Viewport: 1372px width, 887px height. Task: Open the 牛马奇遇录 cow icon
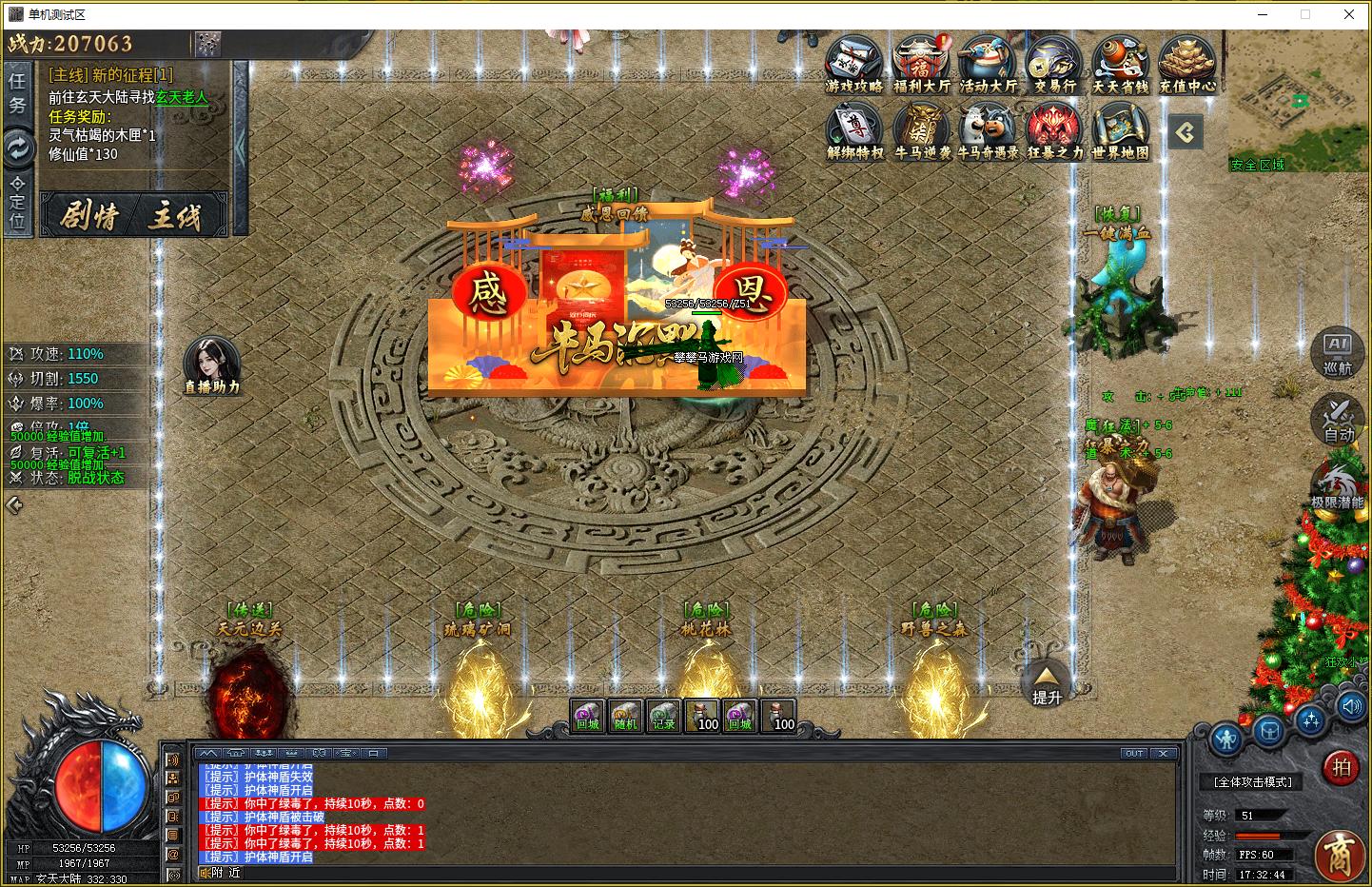(x=988, y=129)
